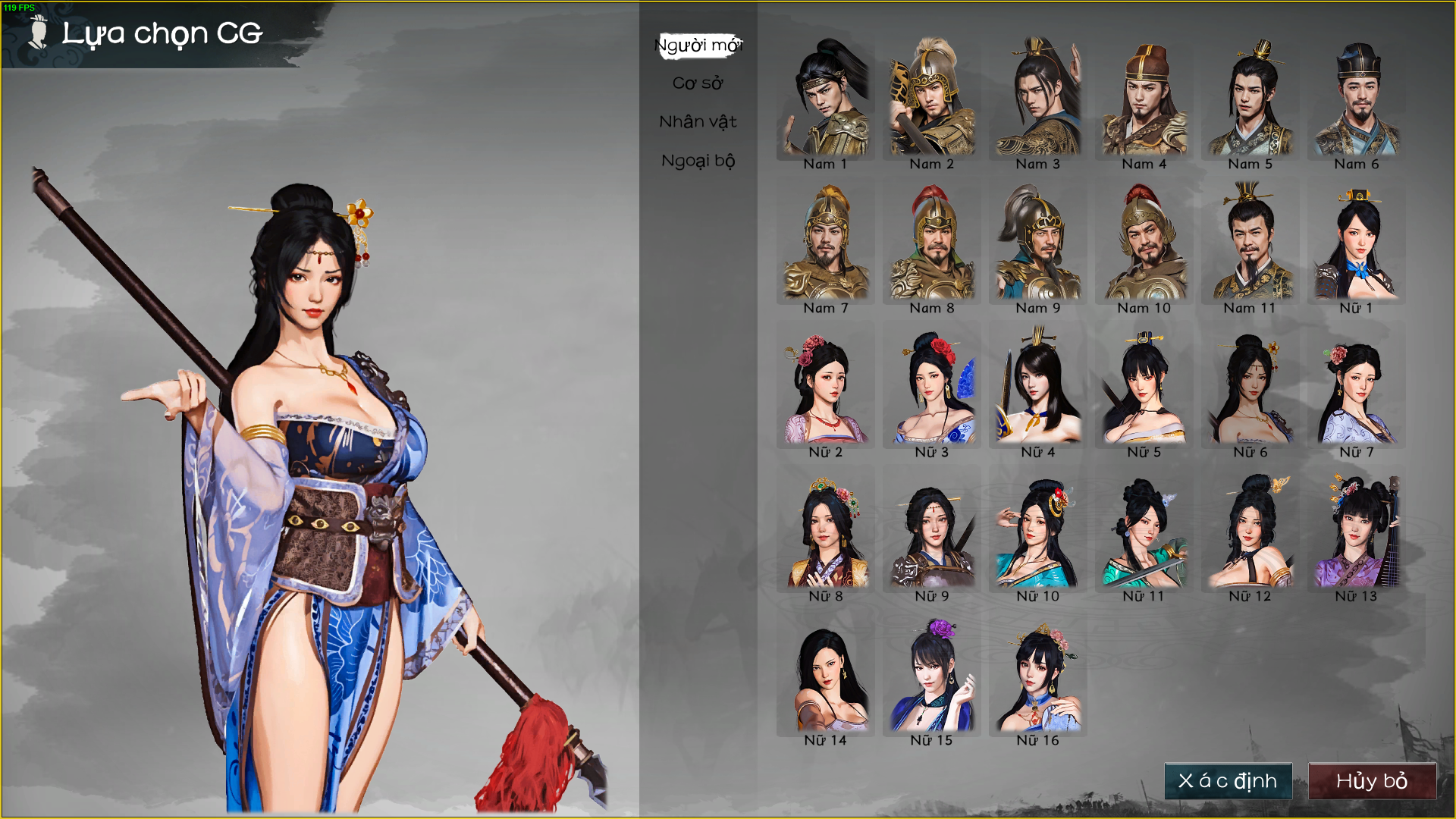Pick the Nữ 13 portrait
The width and height of the screenshot is (1456, 819).
1357,531
